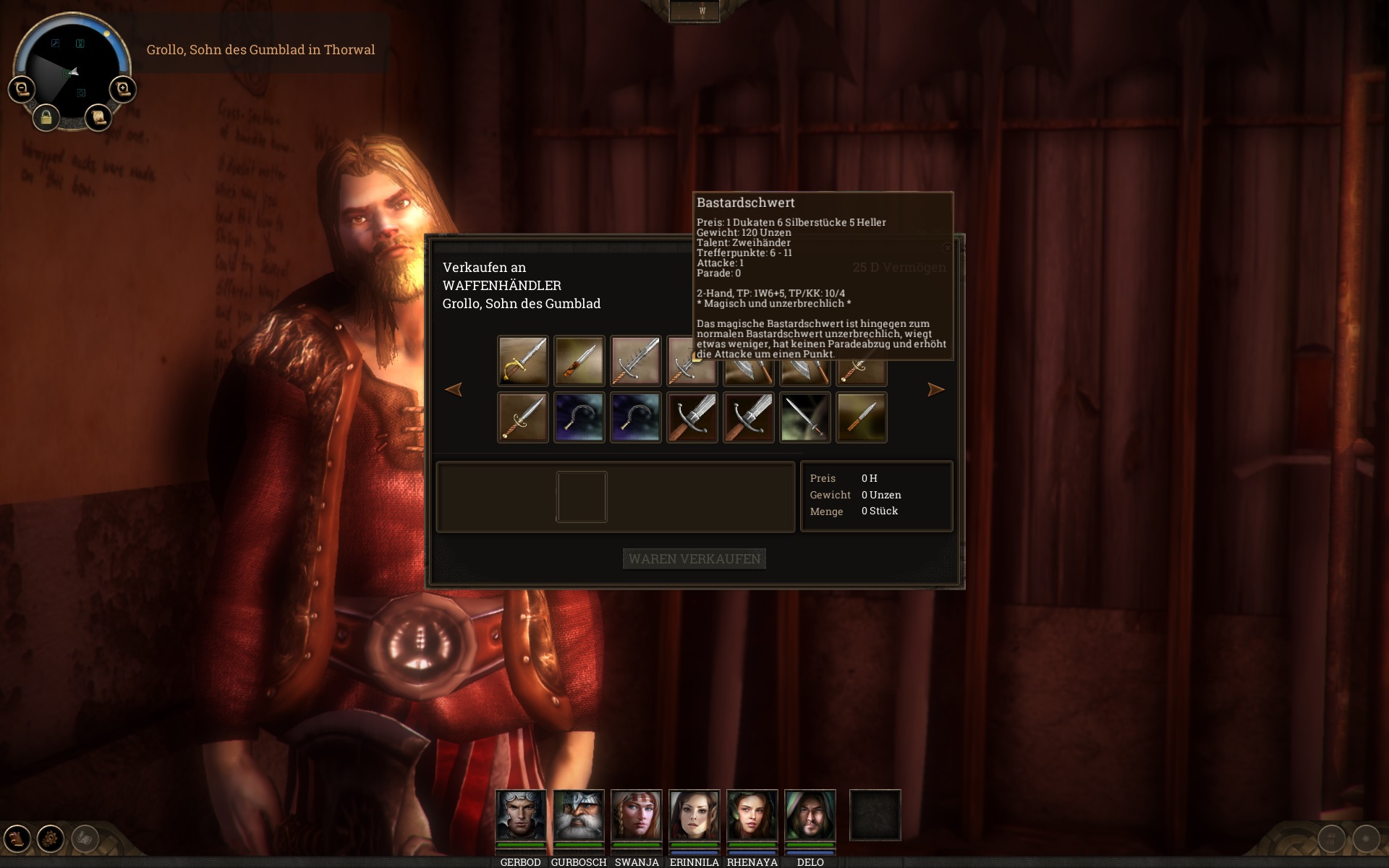This screenshot has height=868, width=1389.
Task: Zoom in the minimap
Action: click(x=123, y=90)
